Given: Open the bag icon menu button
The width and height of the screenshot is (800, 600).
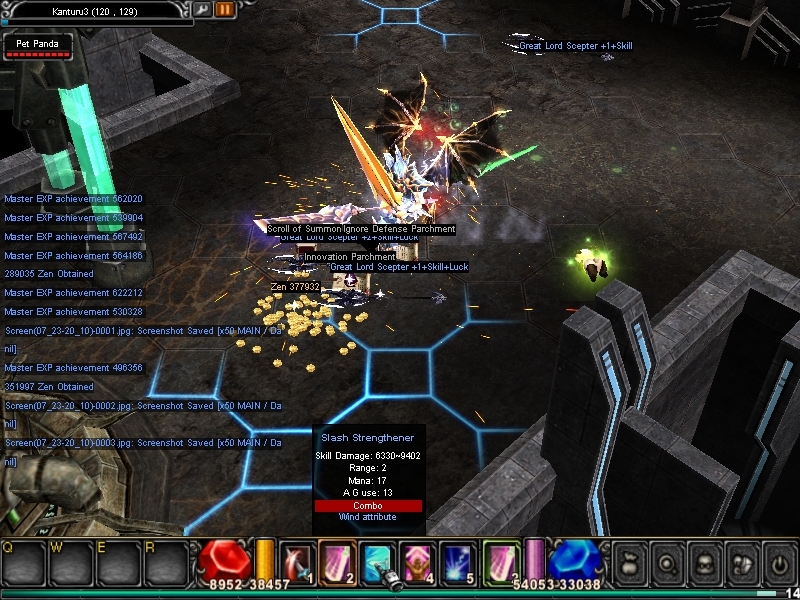Looking at the screenshot, I should click(x=631, y=563).
